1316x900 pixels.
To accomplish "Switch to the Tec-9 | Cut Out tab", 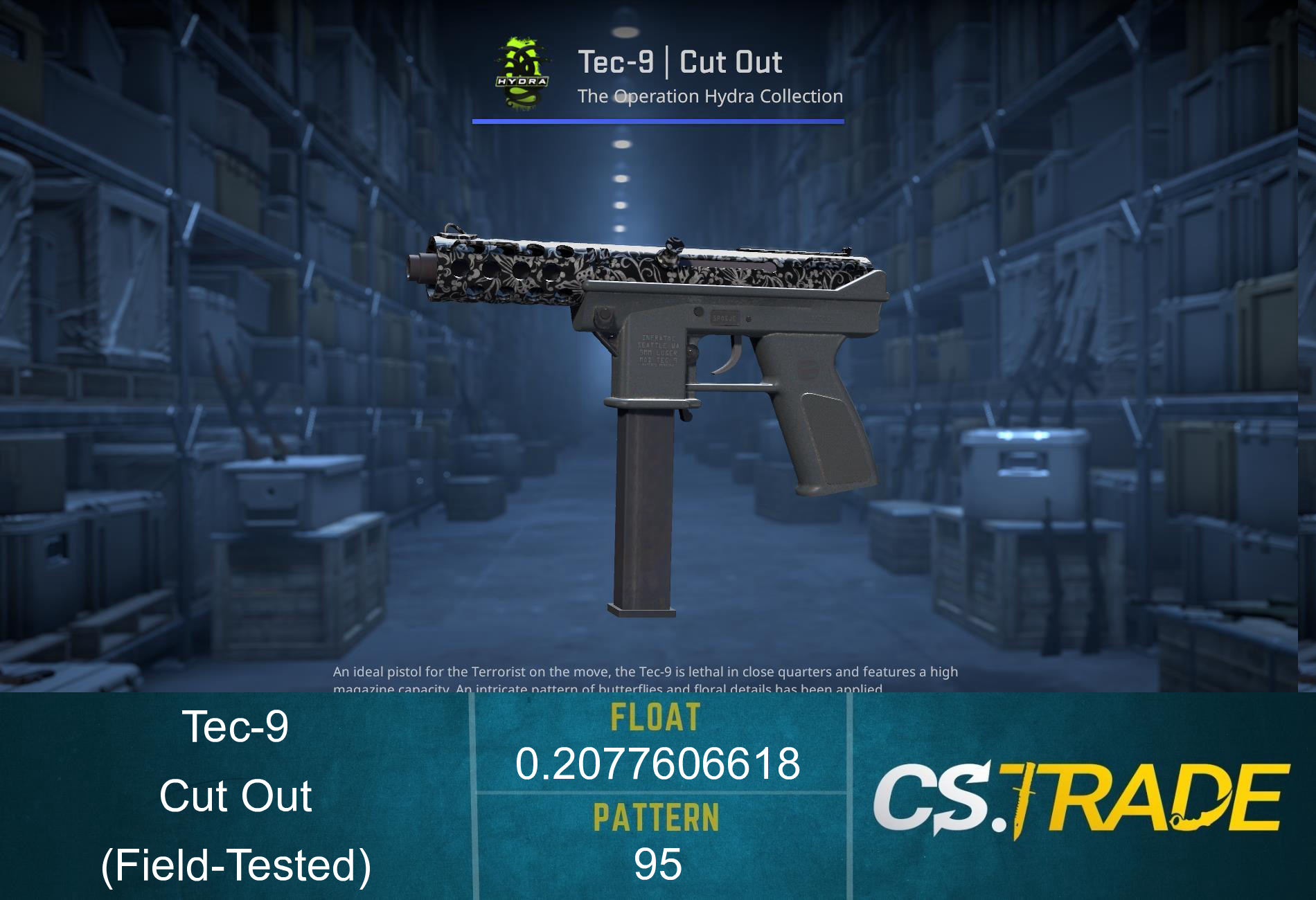I will pyautogui.click(x=682, y=61).
